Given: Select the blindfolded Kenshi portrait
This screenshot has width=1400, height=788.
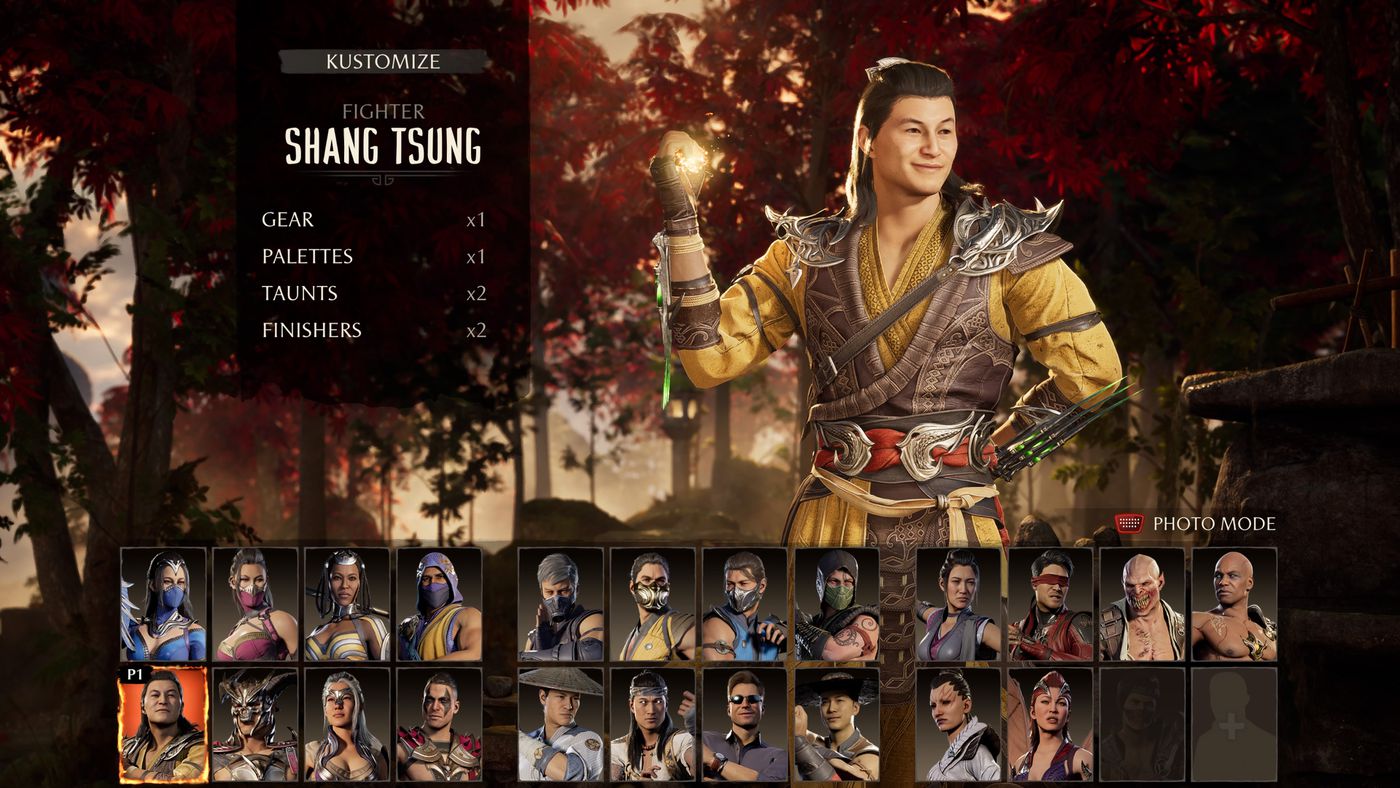Looking at the screenshot, I should (x=1051, y=605).
